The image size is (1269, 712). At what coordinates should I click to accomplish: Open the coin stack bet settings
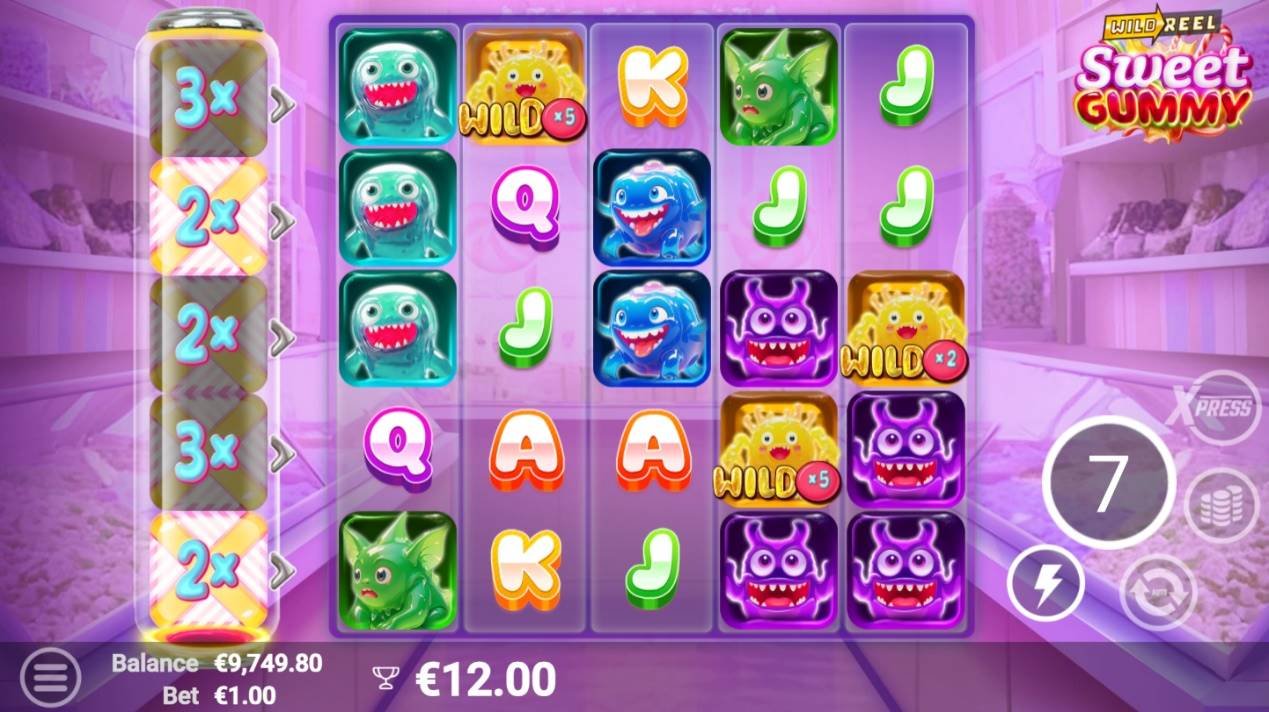pyautogui.click(x=1220, y=507)
